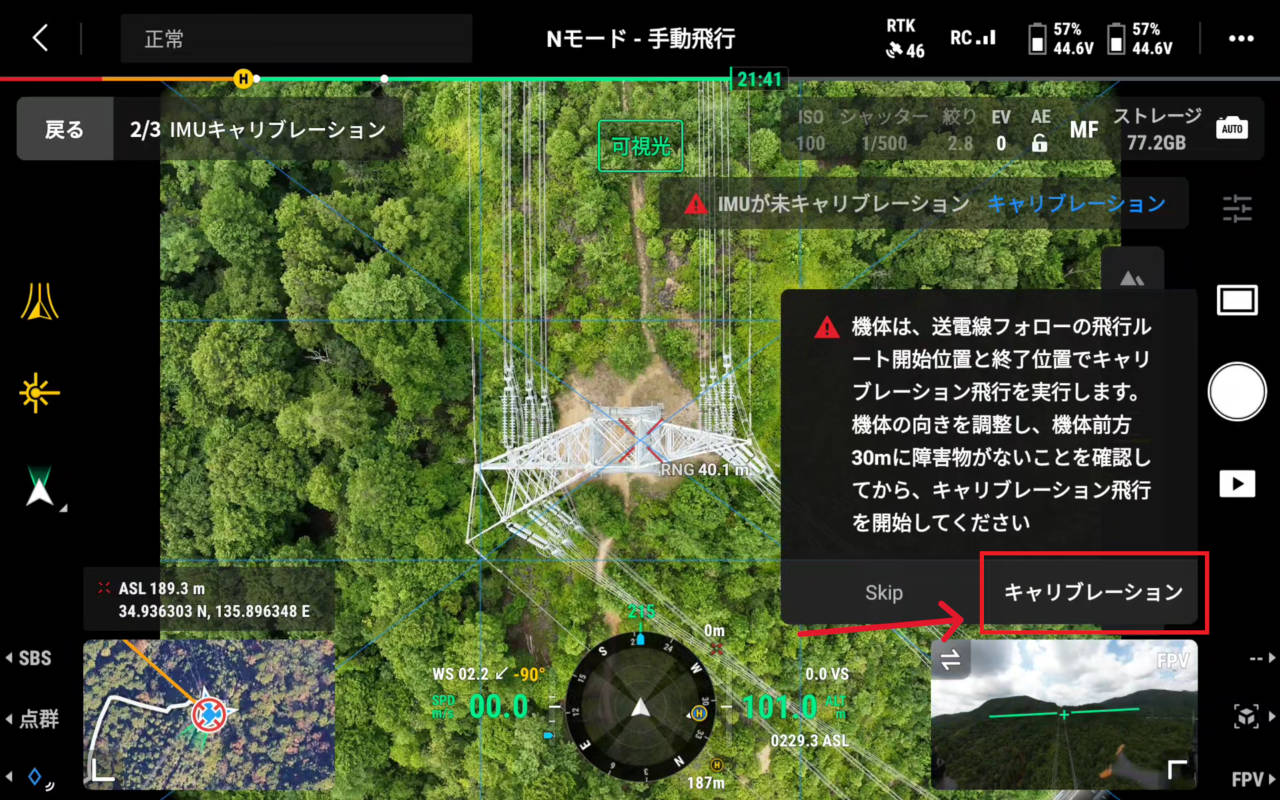1280x800 pixels.
Task: Toggle the AUTO camera mode icon
Action: coord(1232,129)
